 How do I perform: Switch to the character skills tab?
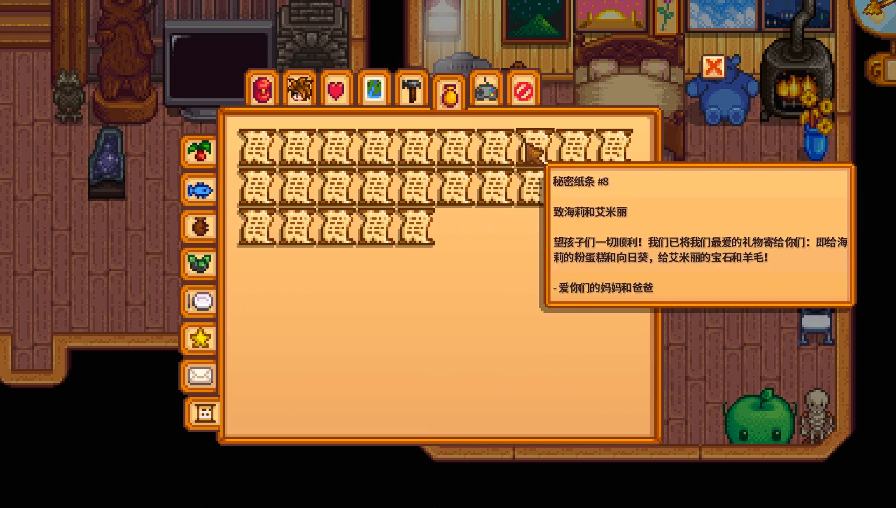pyautogui.click(x=299, y=90)
